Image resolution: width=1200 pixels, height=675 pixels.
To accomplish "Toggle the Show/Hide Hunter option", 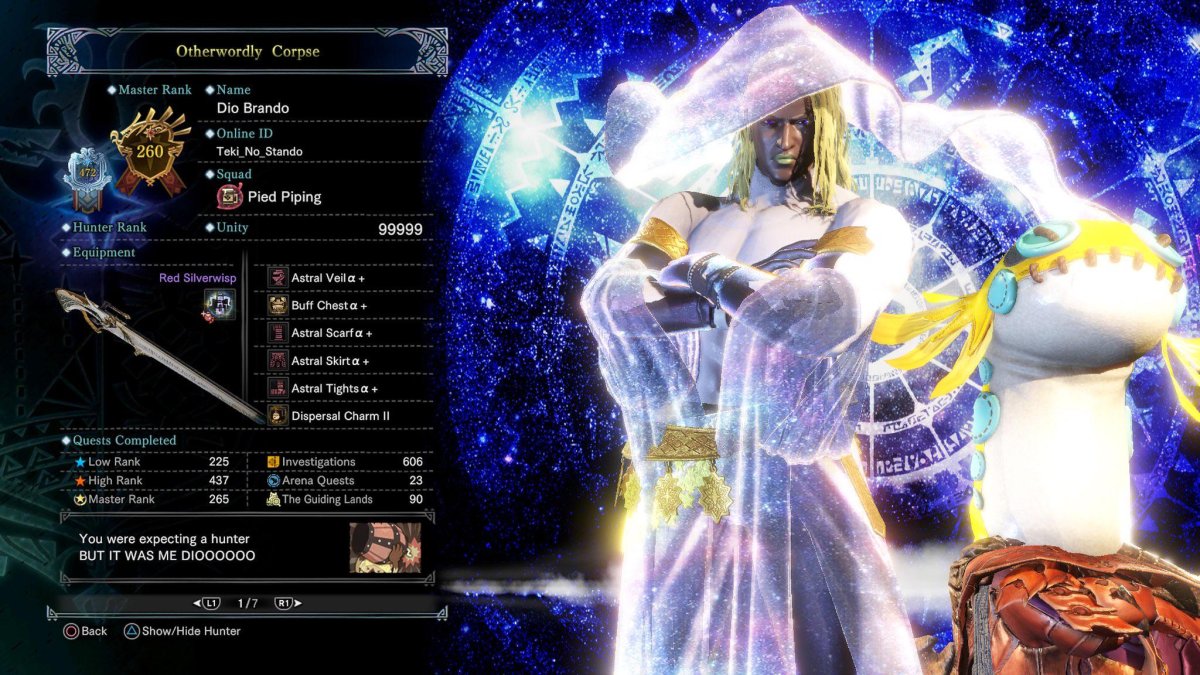I will 190,631.
